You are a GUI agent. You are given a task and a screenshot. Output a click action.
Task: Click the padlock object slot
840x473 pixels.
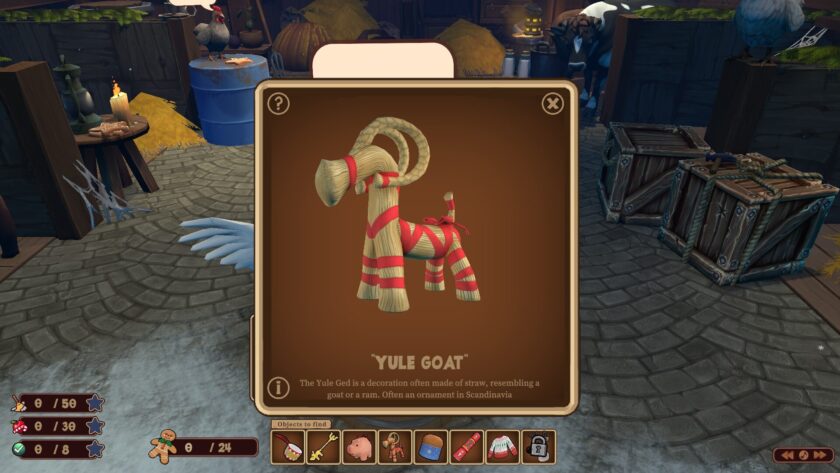click(538, 447)
